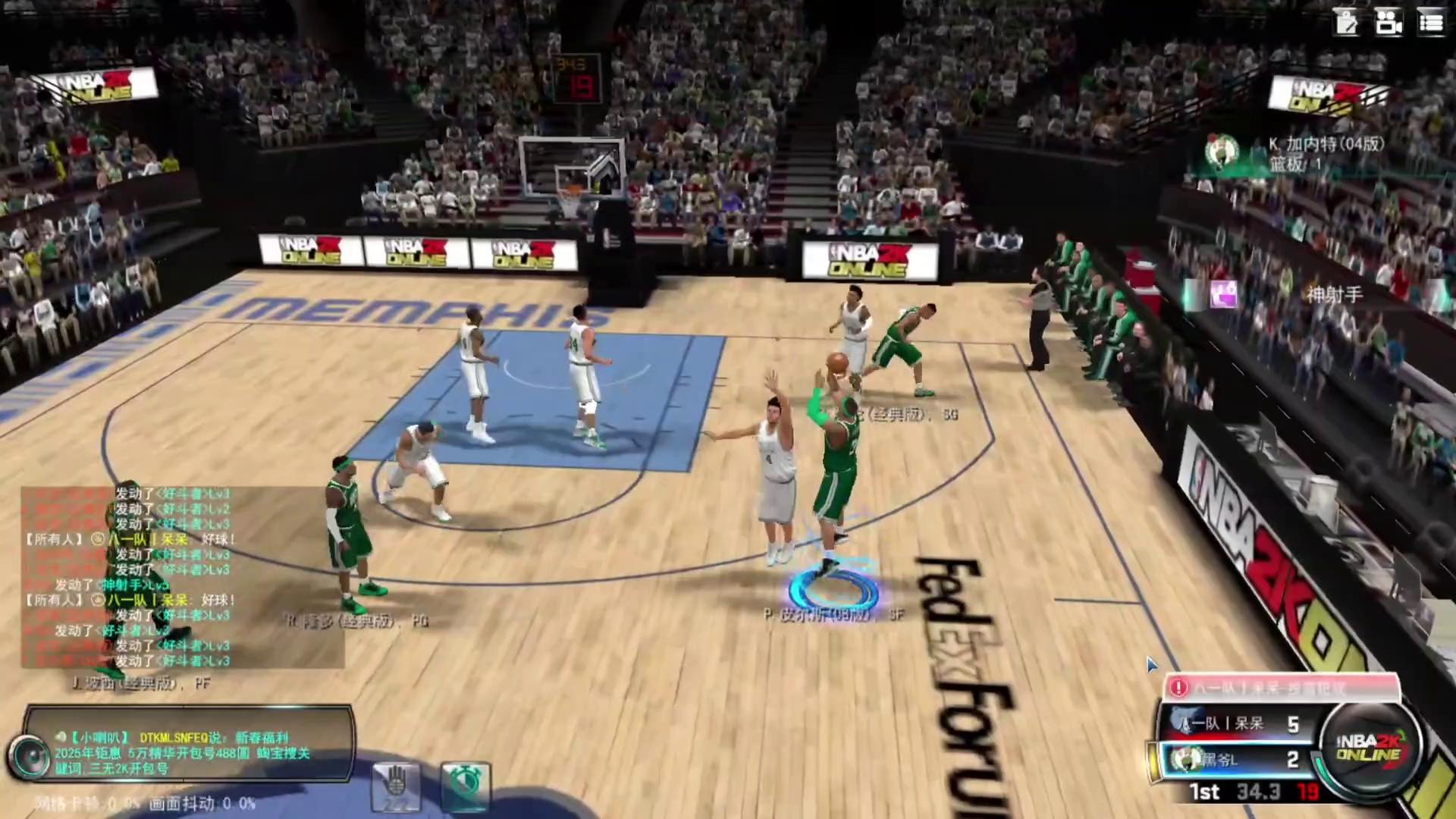
Task: Click the video camera replay icon
Action: tap(1389, 23)
